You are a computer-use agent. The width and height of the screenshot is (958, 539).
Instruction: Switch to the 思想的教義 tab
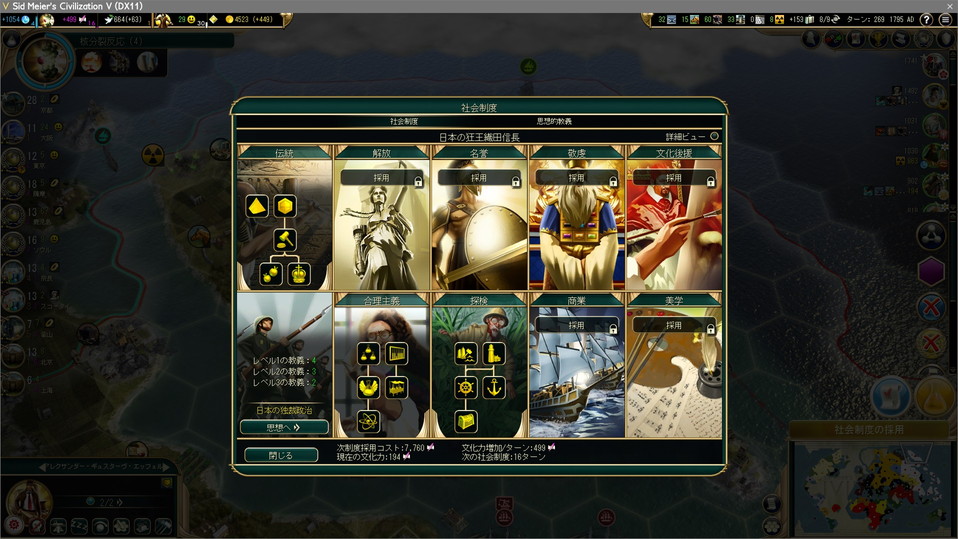tap(554, 121)
